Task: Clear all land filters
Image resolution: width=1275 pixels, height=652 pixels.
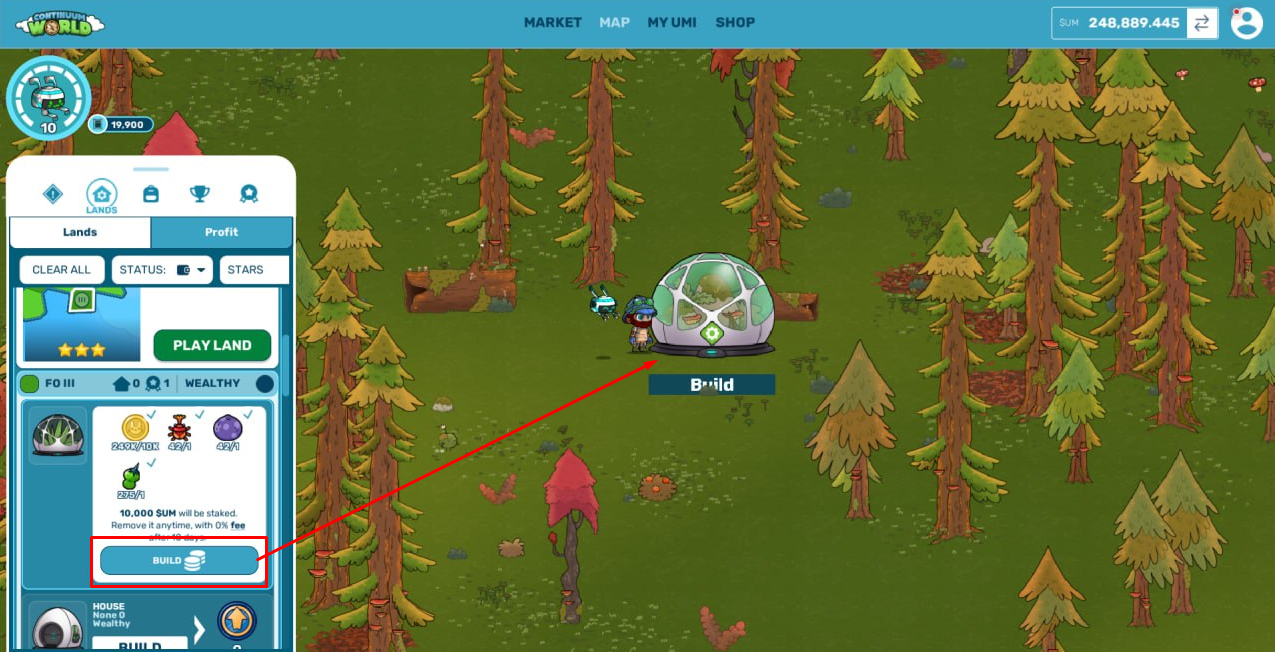Action: click(x=61, y=270)
